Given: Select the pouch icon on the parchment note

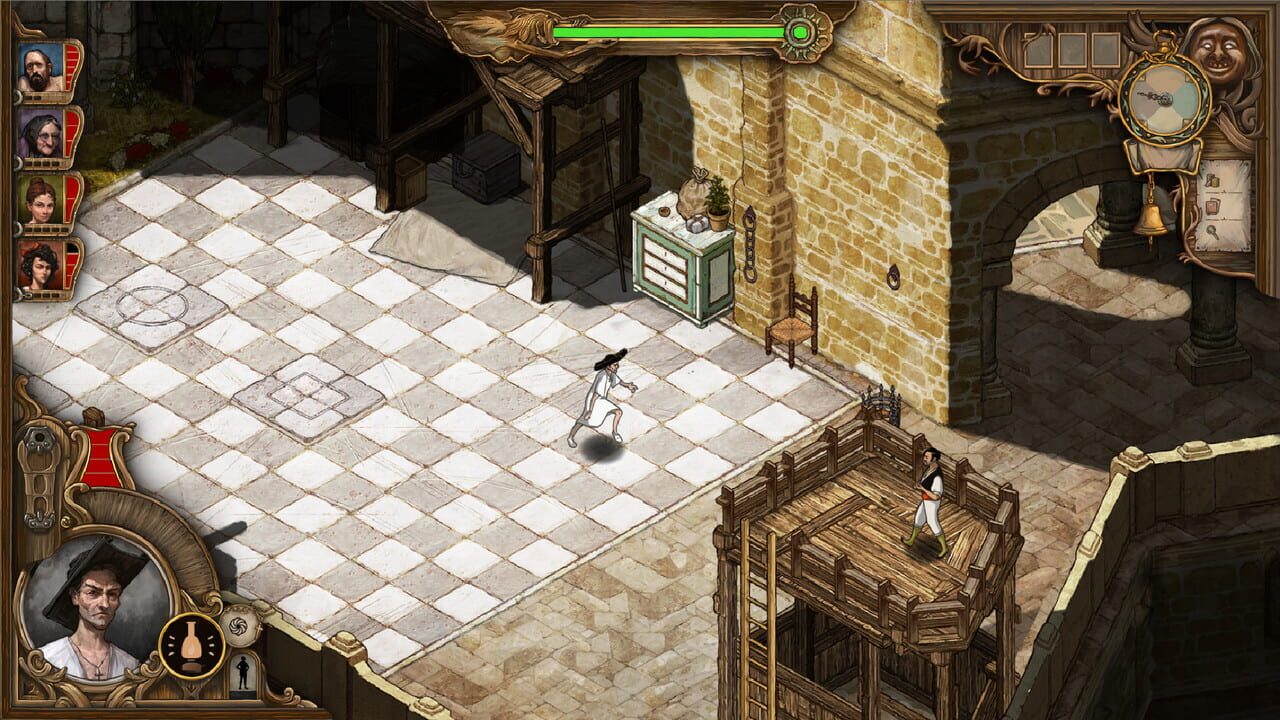Looking at the screenshot, I should [x=1213, y=181].
